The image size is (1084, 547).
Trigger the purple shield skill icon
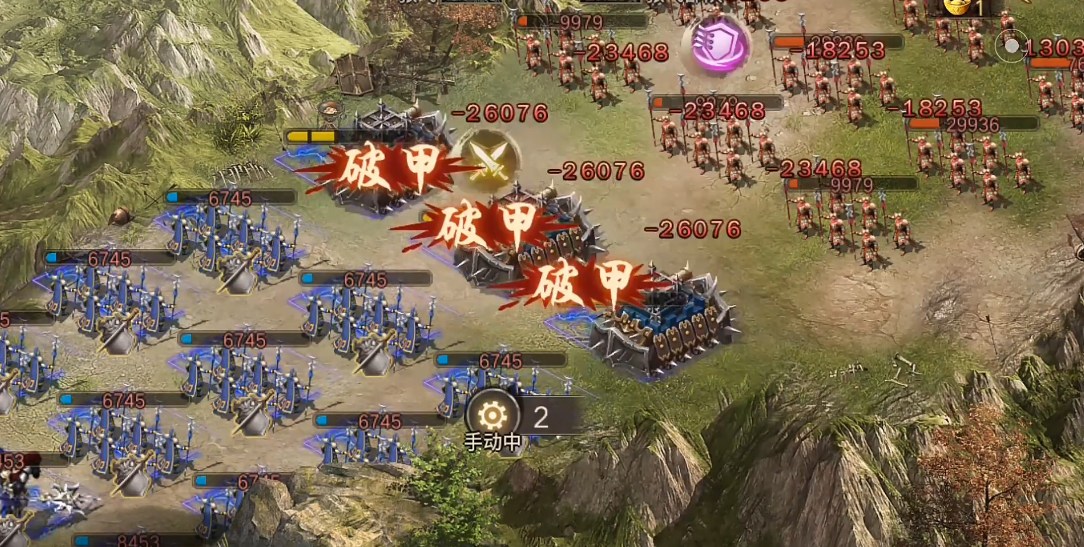716,45
